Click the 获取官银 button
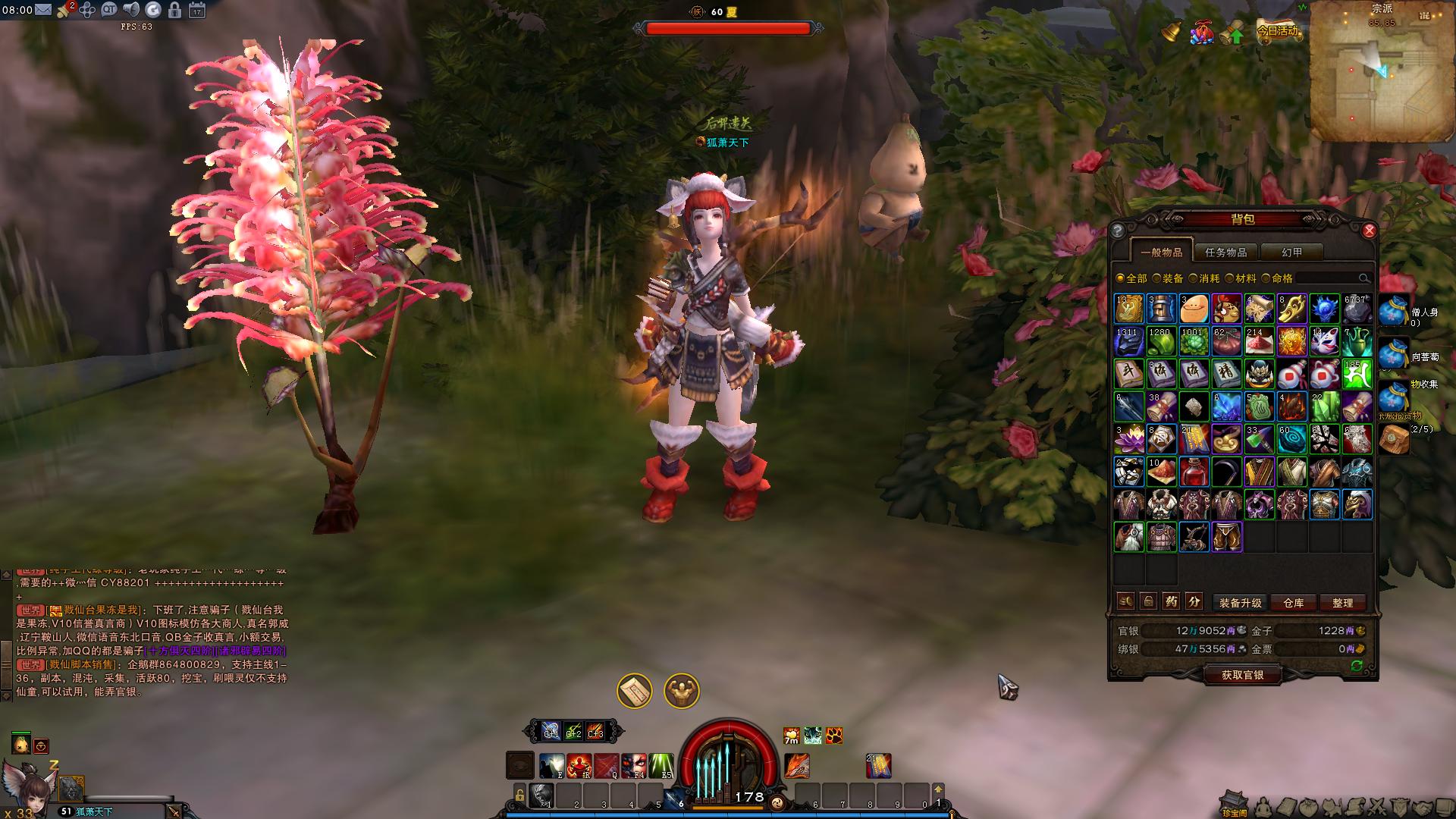This screenshot has height=819, width=1456. point(1242,675)
